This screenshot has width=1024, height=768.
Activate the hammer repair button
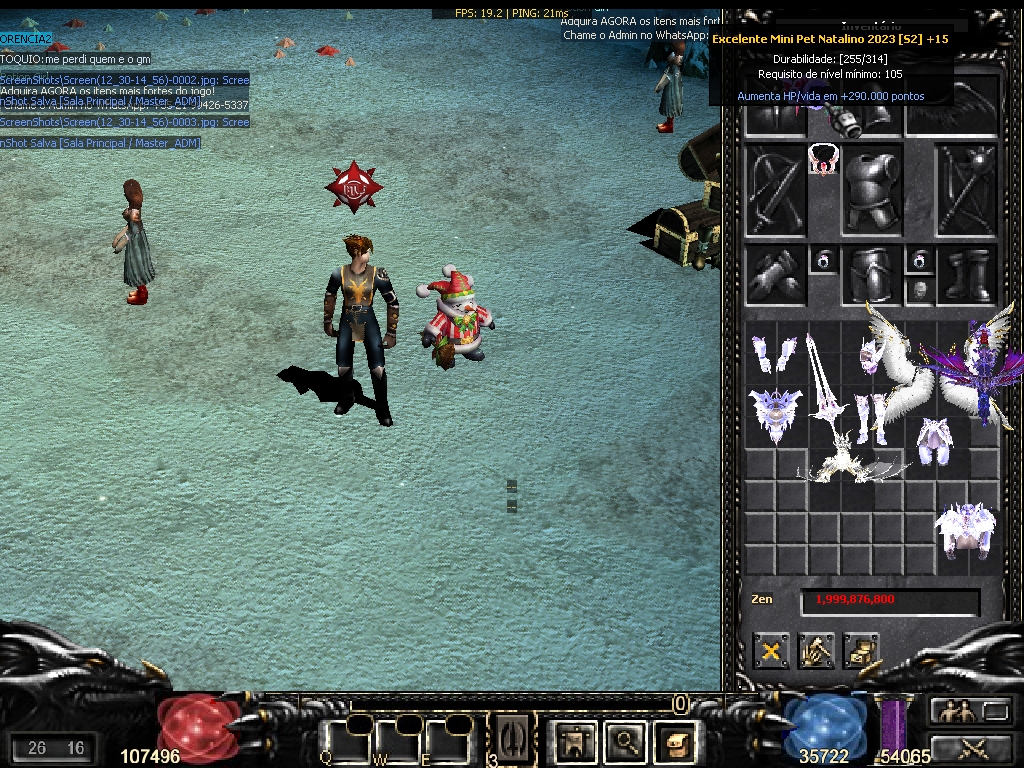[x=816, y=652]
